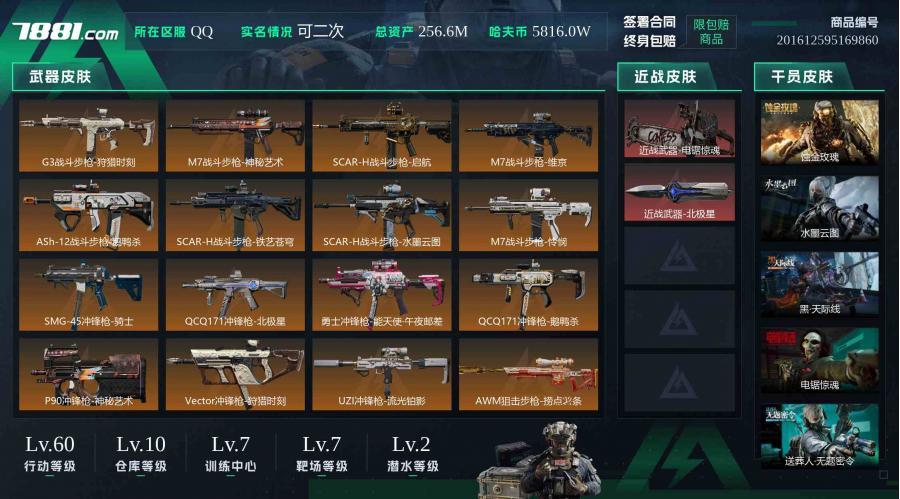
Task: Choose the 黑·天际线 operator skin
Action: [819, 284]
